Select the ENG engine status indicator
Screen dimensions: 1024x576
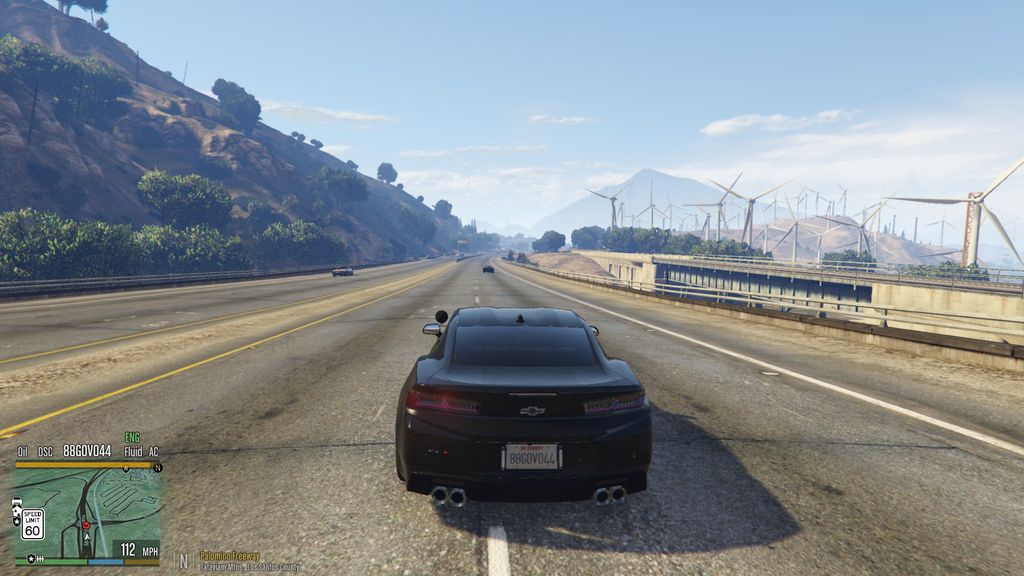pyautogui.click(x=132, y=438)
